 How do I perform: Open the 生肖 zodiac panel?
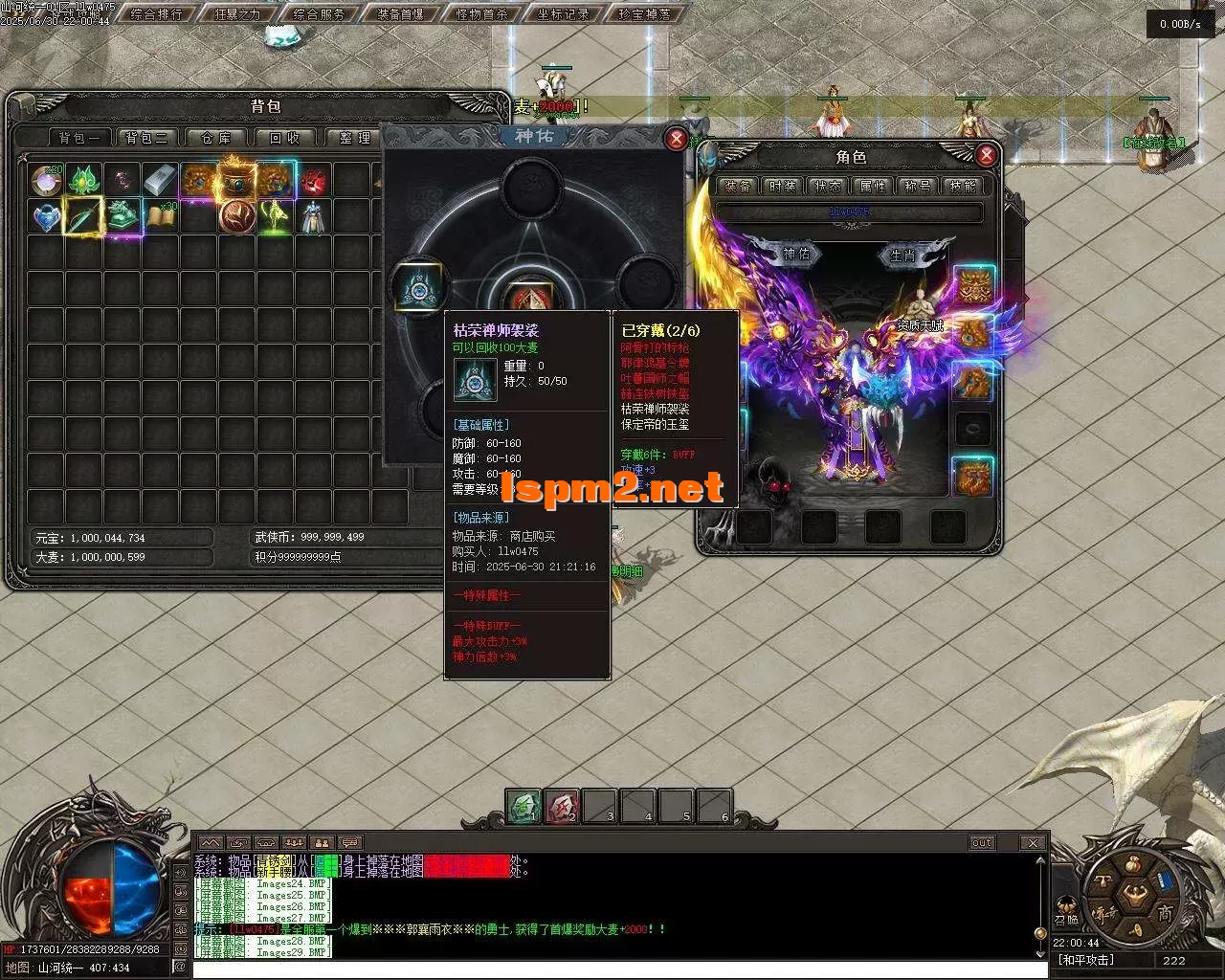902,256
